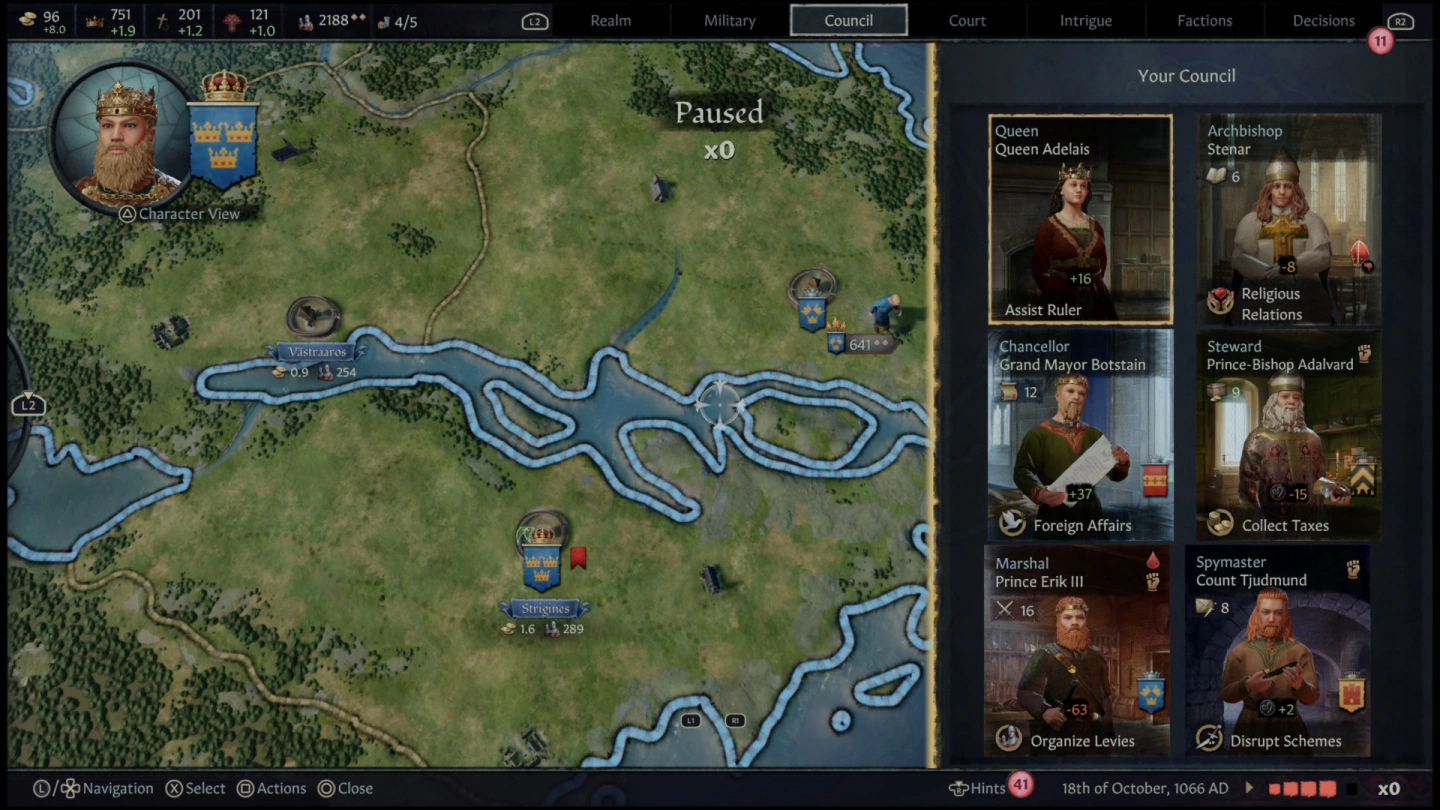This screenshot has width=1440, height=810.
Task: Select the Foreign Affairs task icon
Action: point(1011,525)
